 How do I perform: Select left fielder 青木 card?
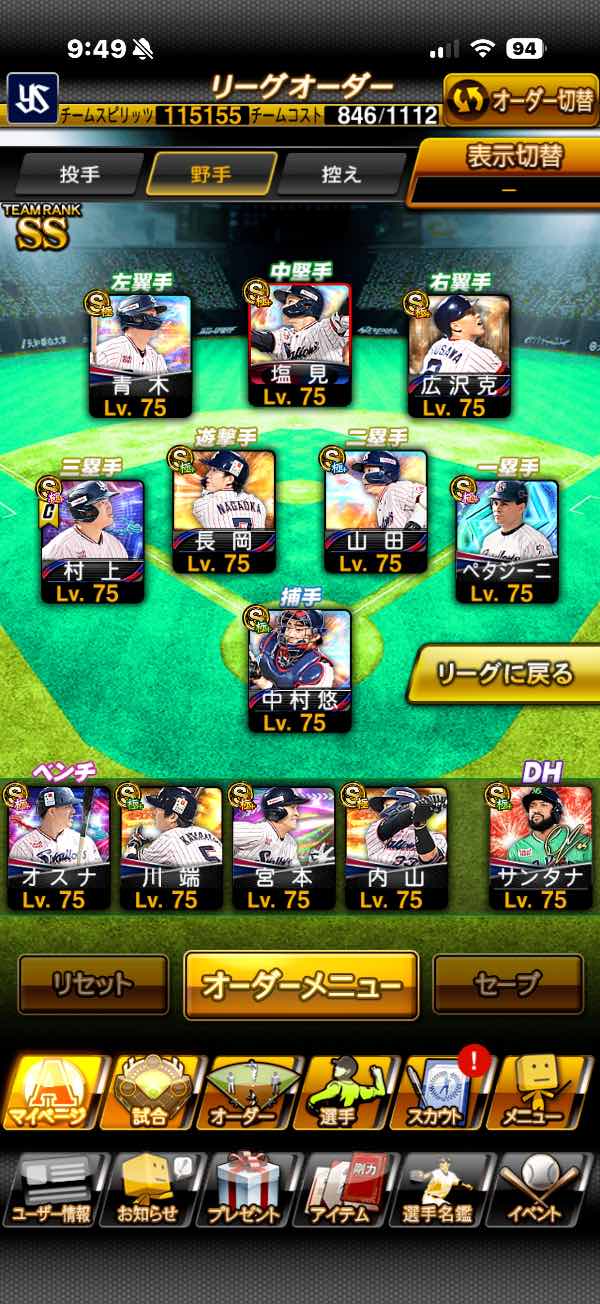tap(141, 356)
